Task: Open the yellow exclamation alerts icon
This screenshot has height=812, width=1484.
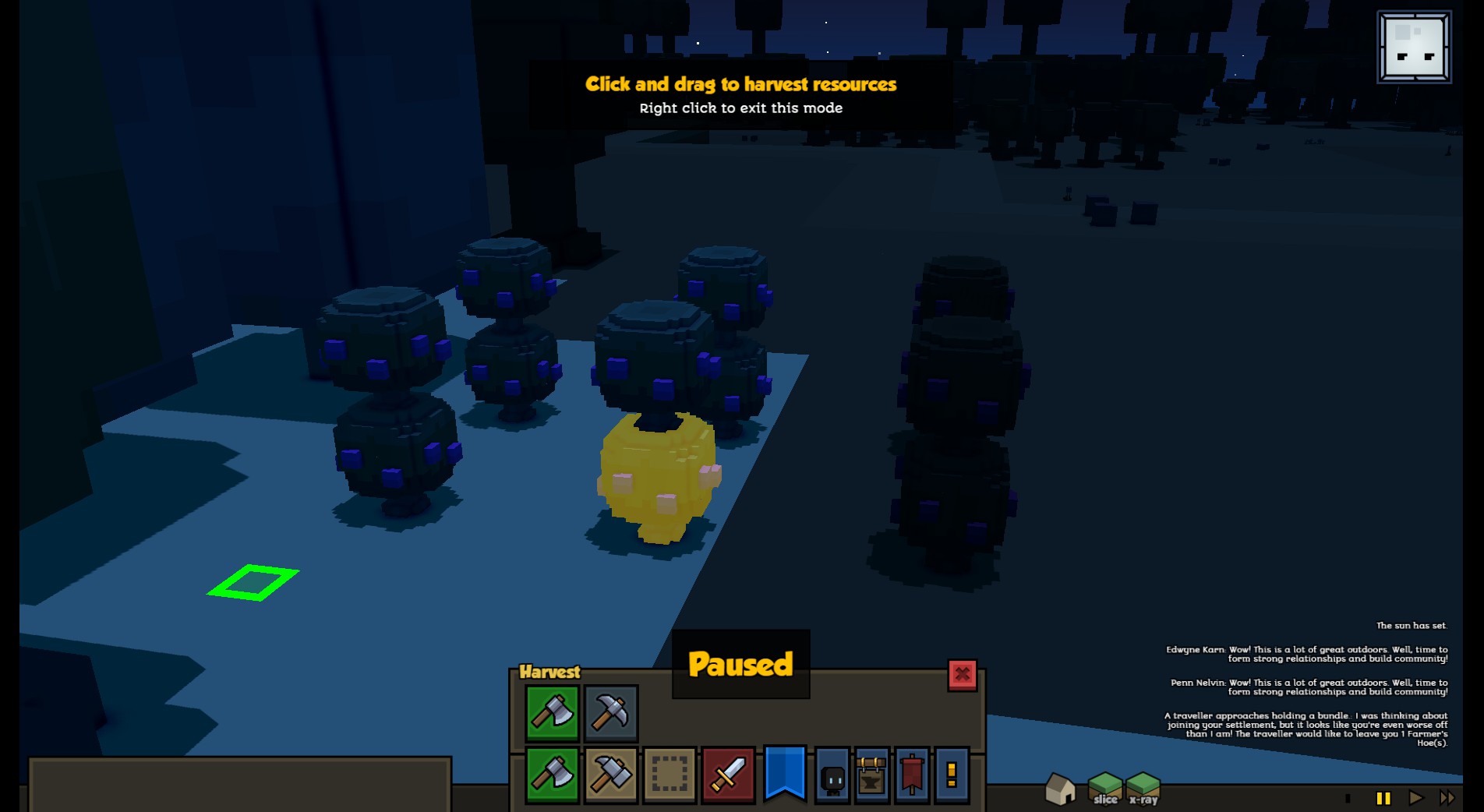Action: click(952, 775)
